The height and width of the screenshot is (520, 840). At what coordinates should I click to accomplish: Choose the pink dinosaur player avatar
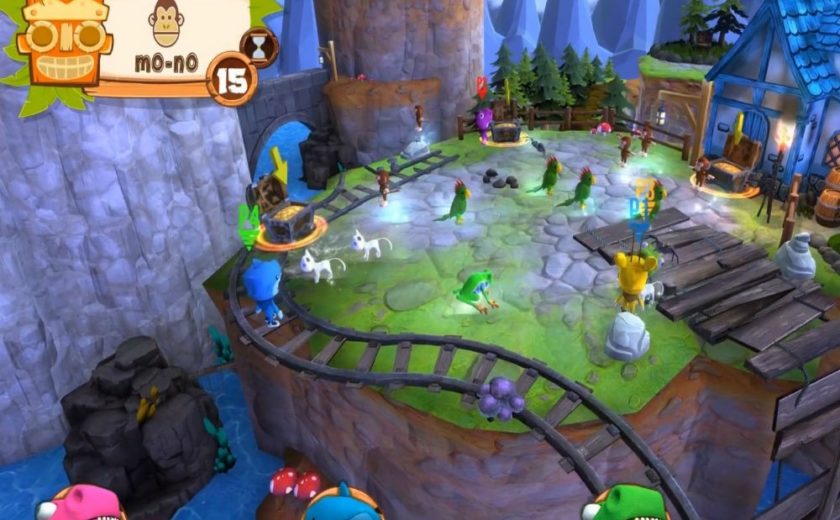click(x=80, y=503)
